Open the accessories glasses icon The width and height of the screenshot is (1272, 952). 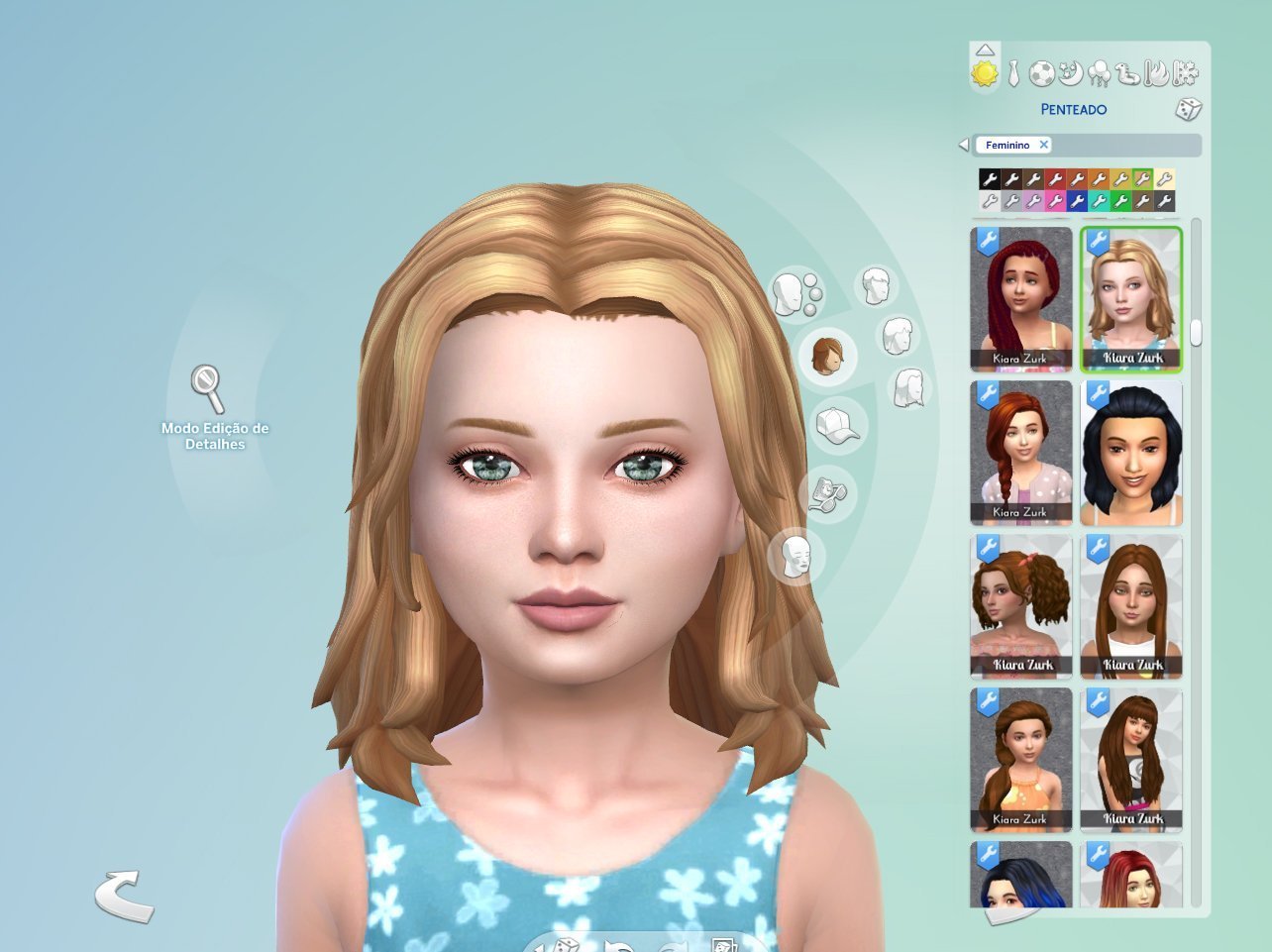(x=828, y=492)
